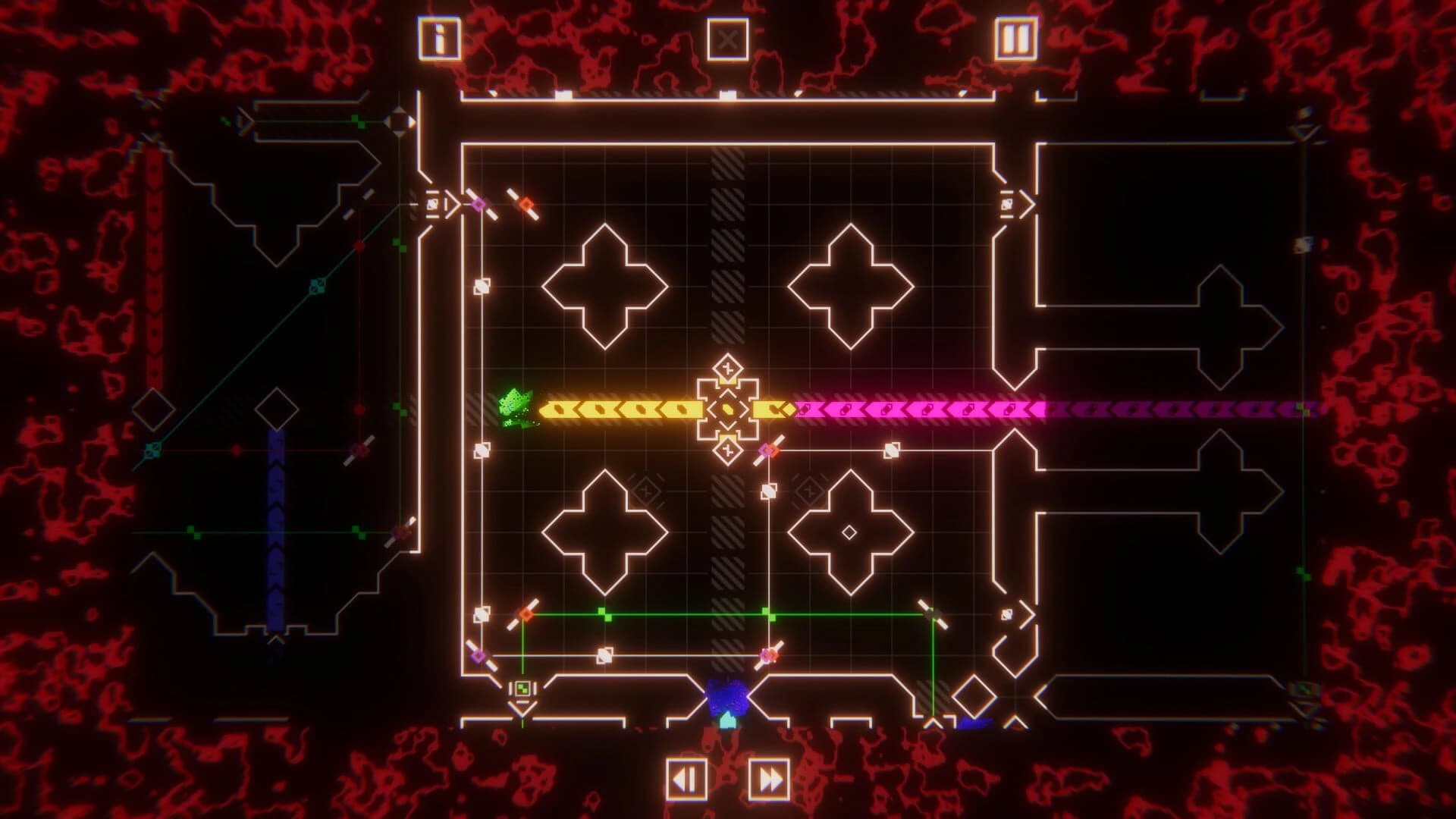Select the green chip module near the bottom-left gate
1456x819 pixels.
522,689
